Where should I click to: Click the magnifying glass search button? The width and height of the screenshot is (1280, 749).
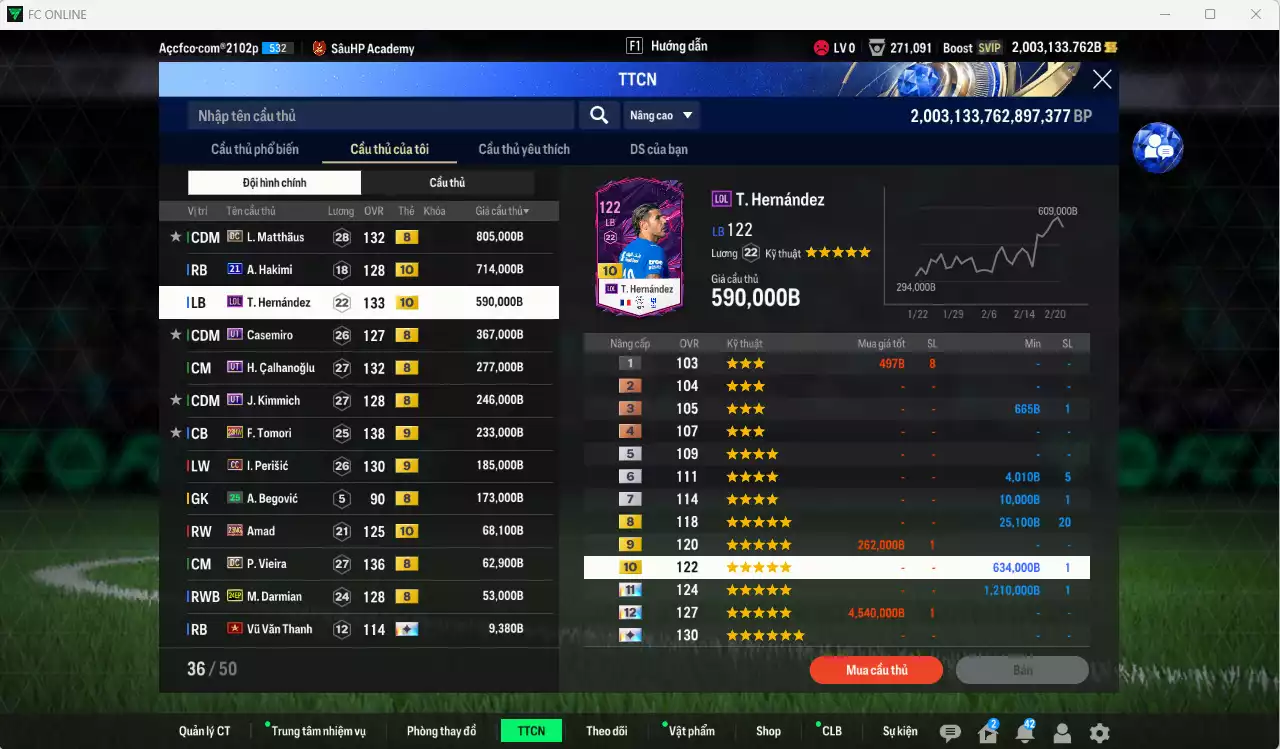[x=598, y=116]
